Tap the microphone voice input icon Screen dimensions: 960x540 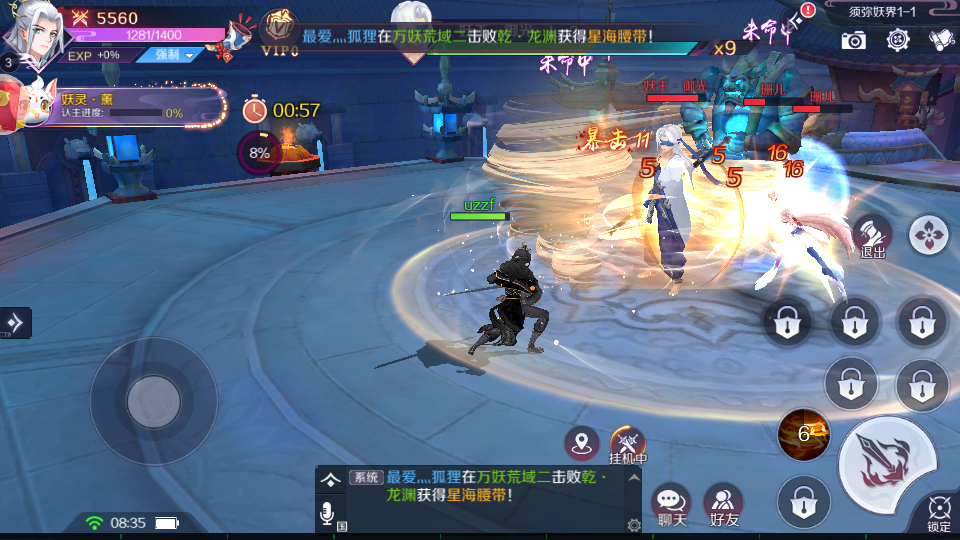pos(327,514)
